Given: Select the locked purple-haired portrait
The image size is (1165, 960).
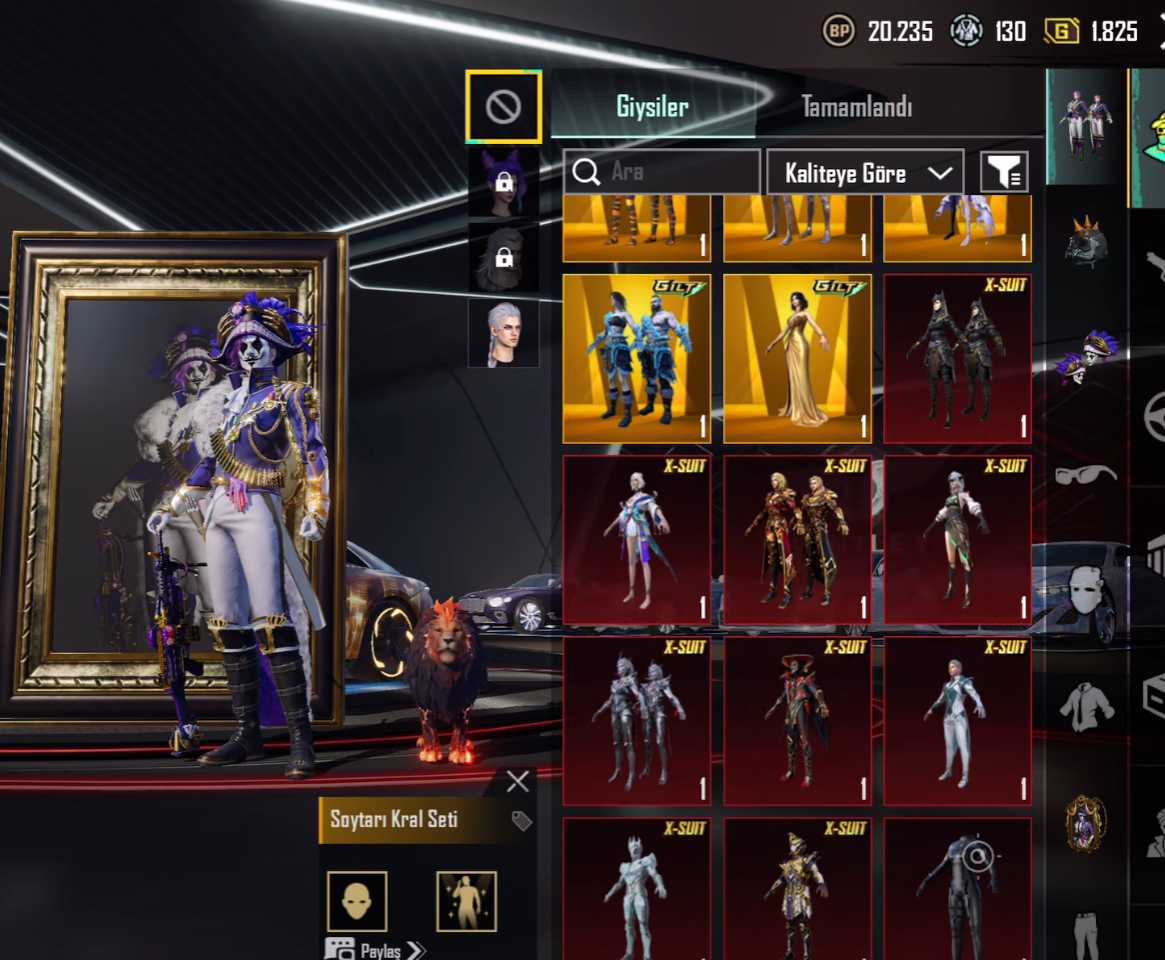Looking at the screenshot, I should pos(504,183).
